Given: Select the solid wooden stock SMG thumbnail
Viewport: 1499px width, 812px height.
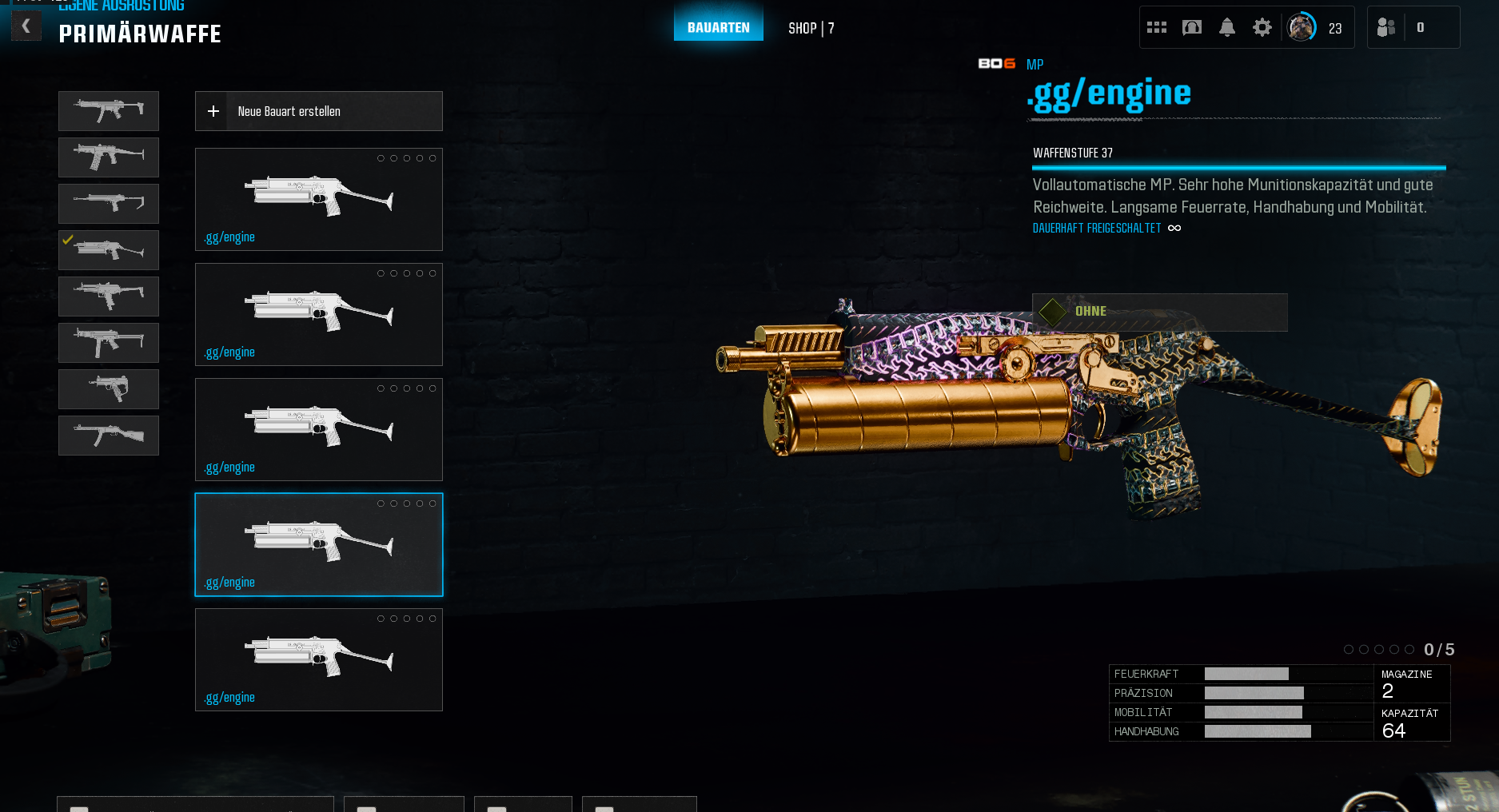Looking at the screenshot, I should click(x=109, y=436).
